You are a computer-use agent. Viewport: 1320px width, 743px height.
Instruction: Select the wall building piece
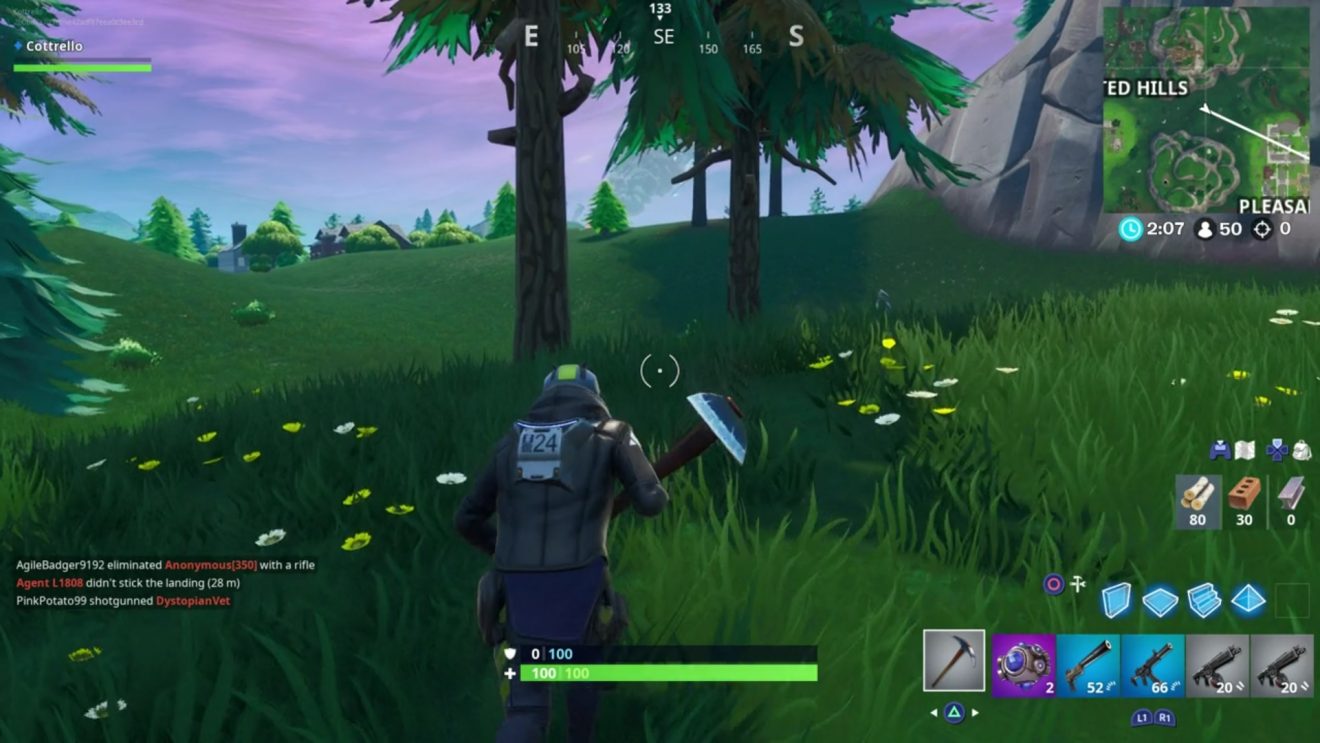1115,598
